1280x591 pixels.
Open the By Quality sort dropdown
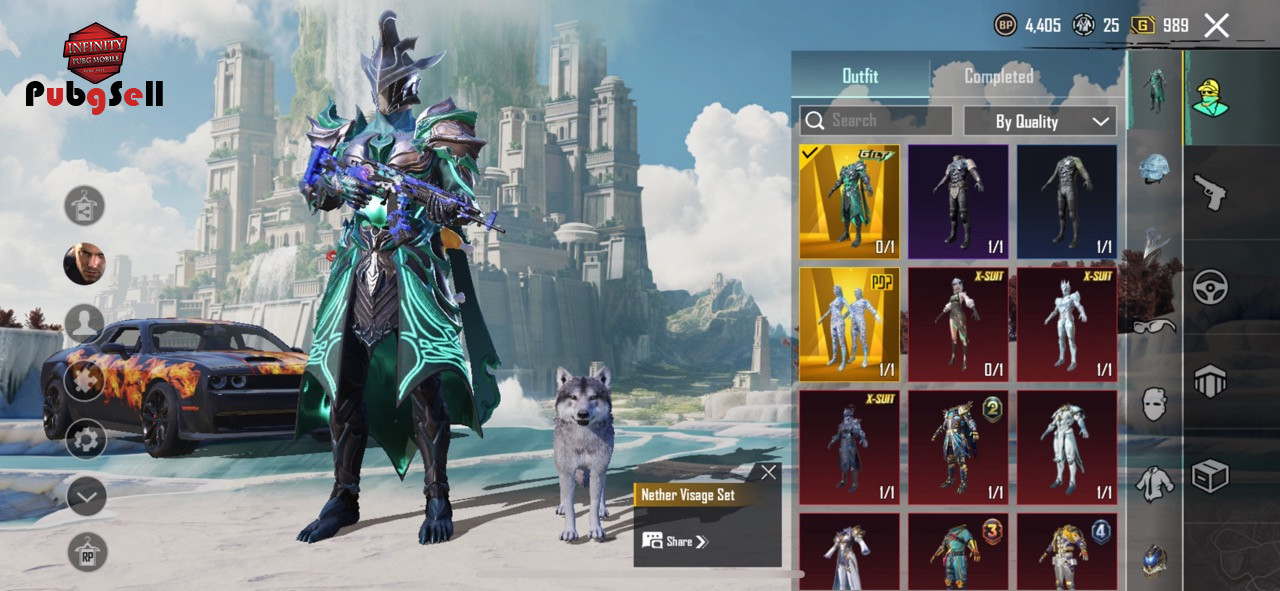(x=1040, y=121)
